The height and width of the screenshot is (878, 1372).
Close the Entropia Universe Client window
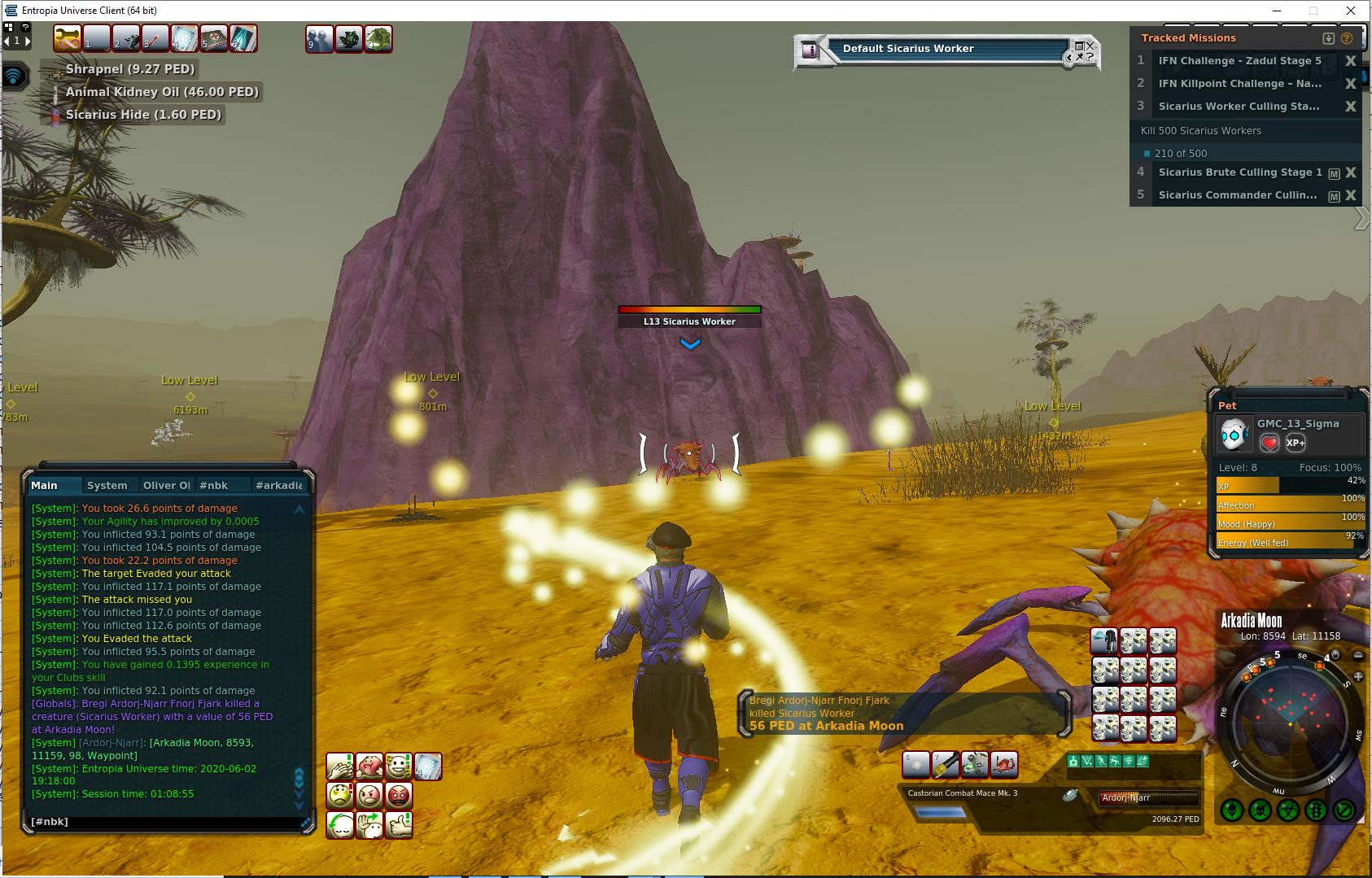pos(1352,11)
